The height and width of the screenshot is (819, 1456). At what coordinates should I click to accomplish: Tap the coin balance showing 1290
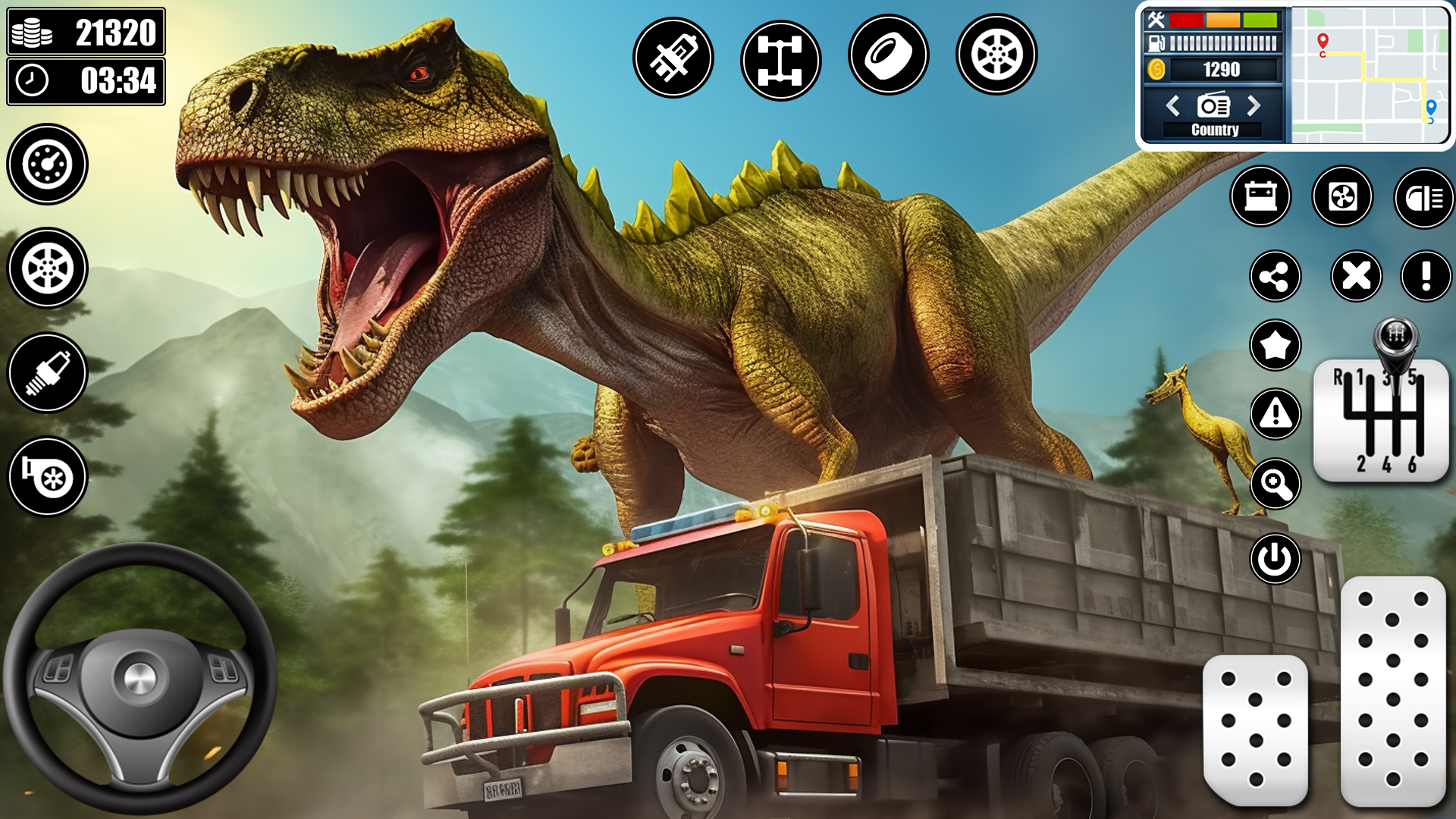point(1221,71)
